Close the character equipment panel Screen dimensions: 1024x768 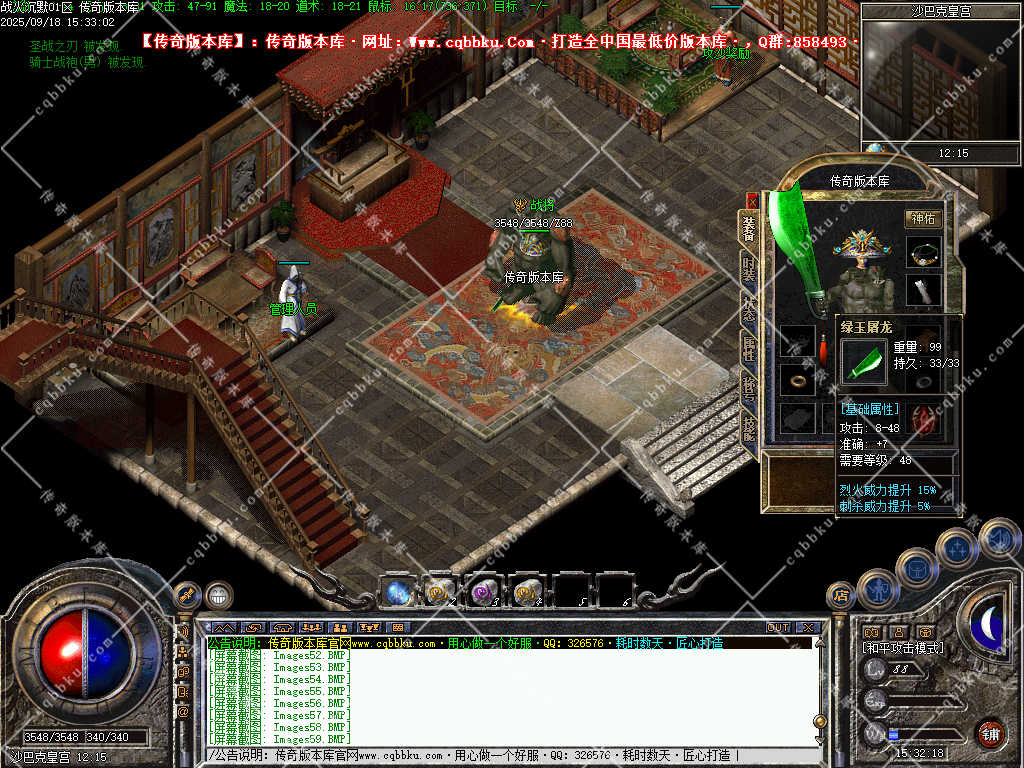click(x=752, y=201)
